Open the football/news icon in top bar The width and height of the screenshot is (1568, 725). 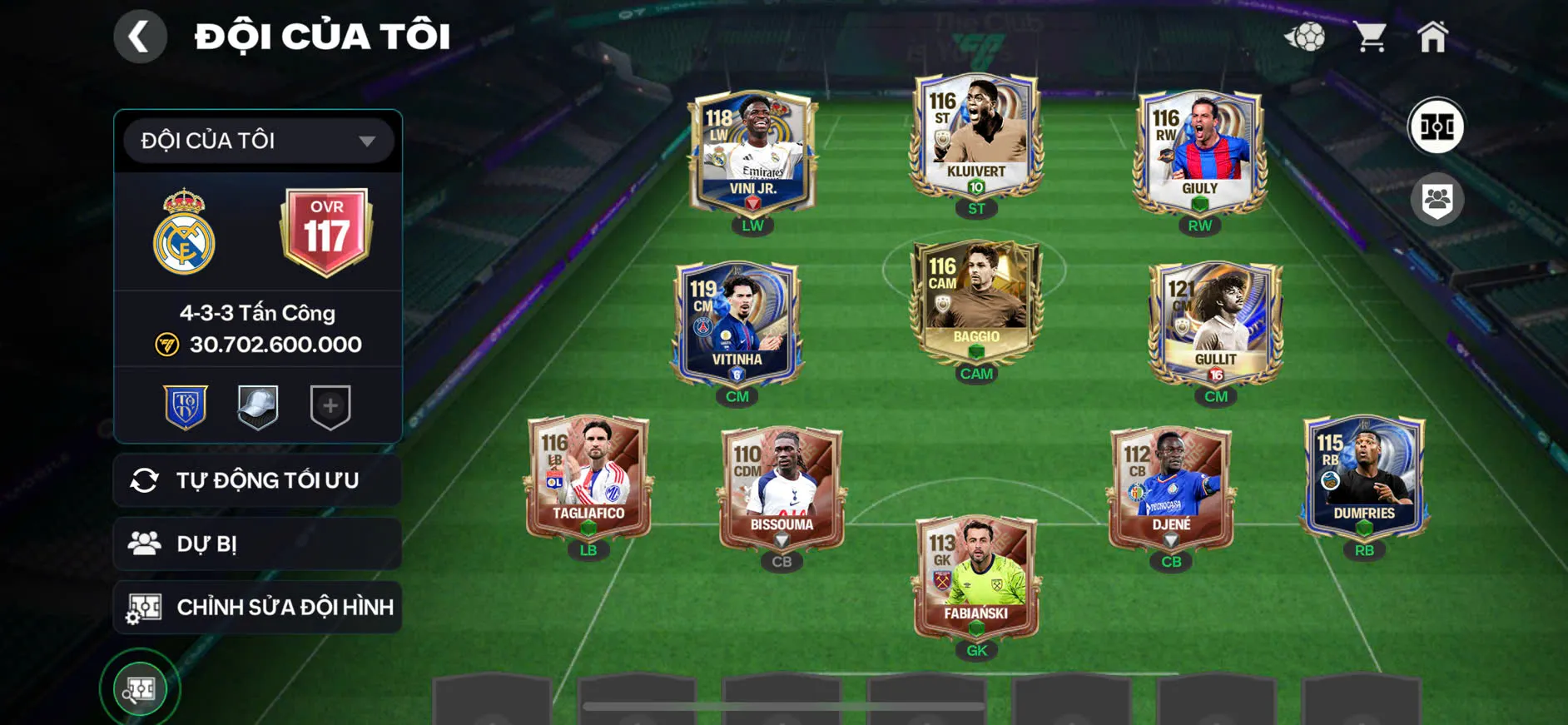point(1309,35)
